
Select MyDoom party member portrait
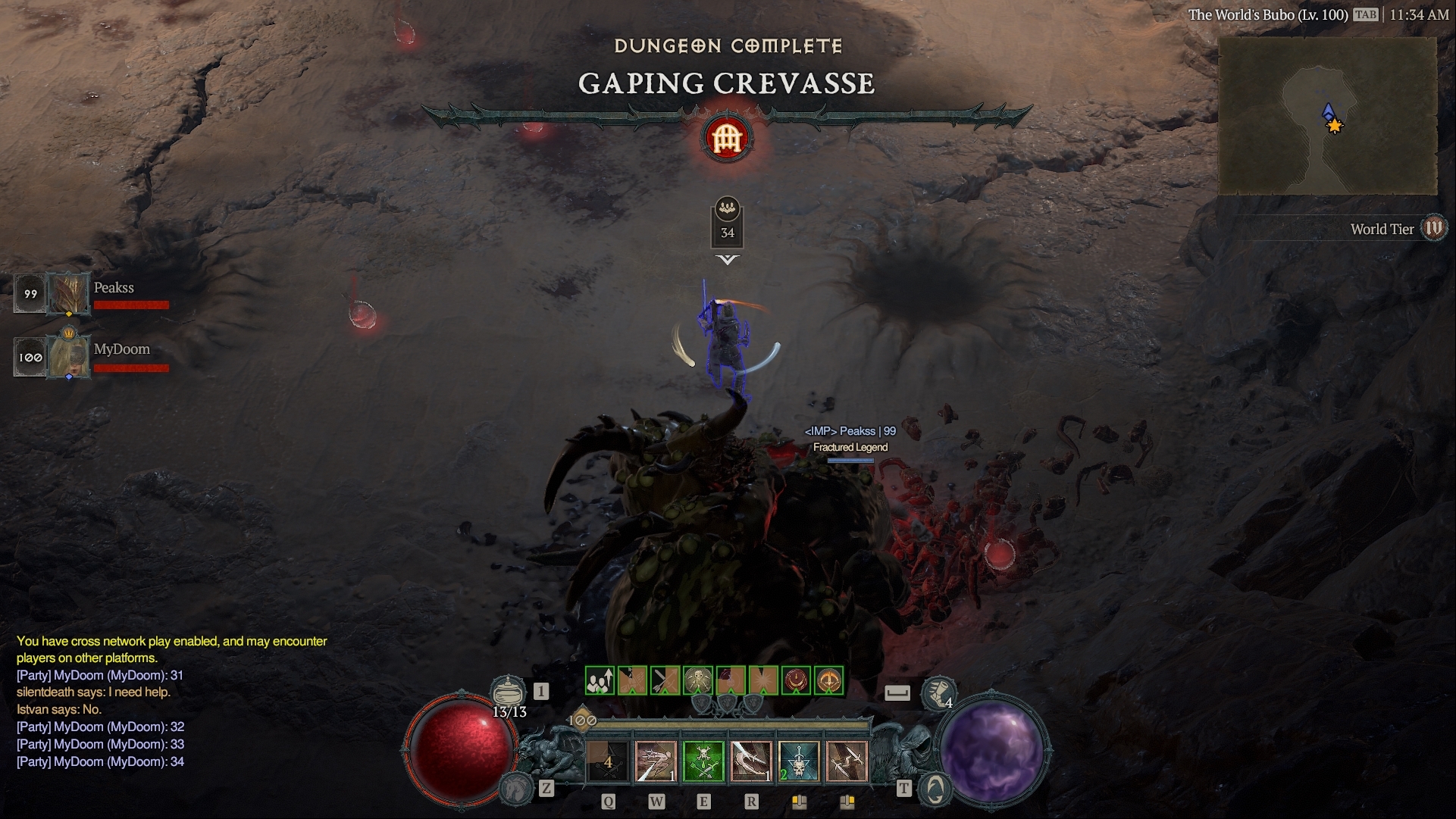click(69, 356)
